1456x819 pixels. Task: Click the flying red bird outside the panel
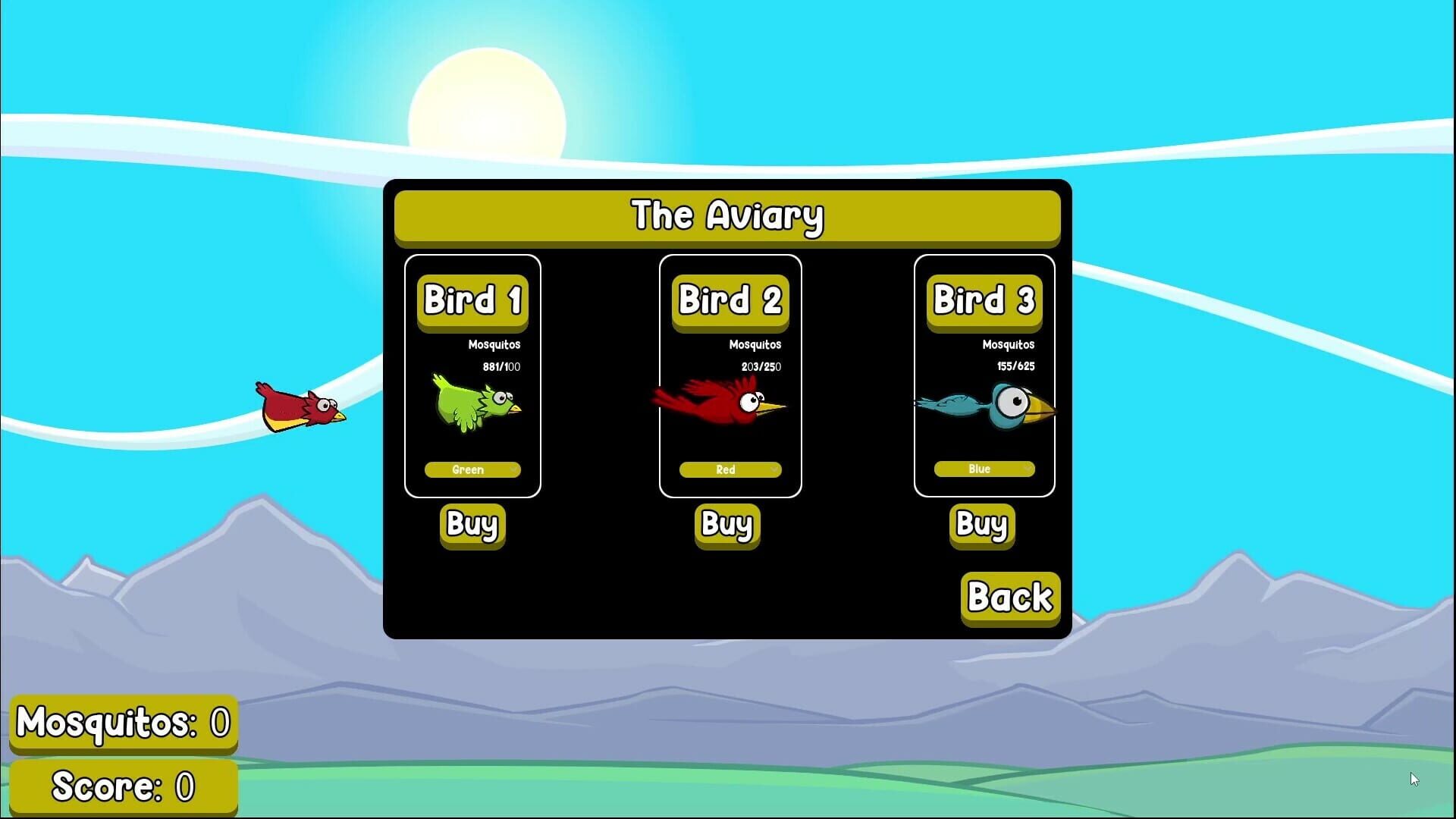300,407
